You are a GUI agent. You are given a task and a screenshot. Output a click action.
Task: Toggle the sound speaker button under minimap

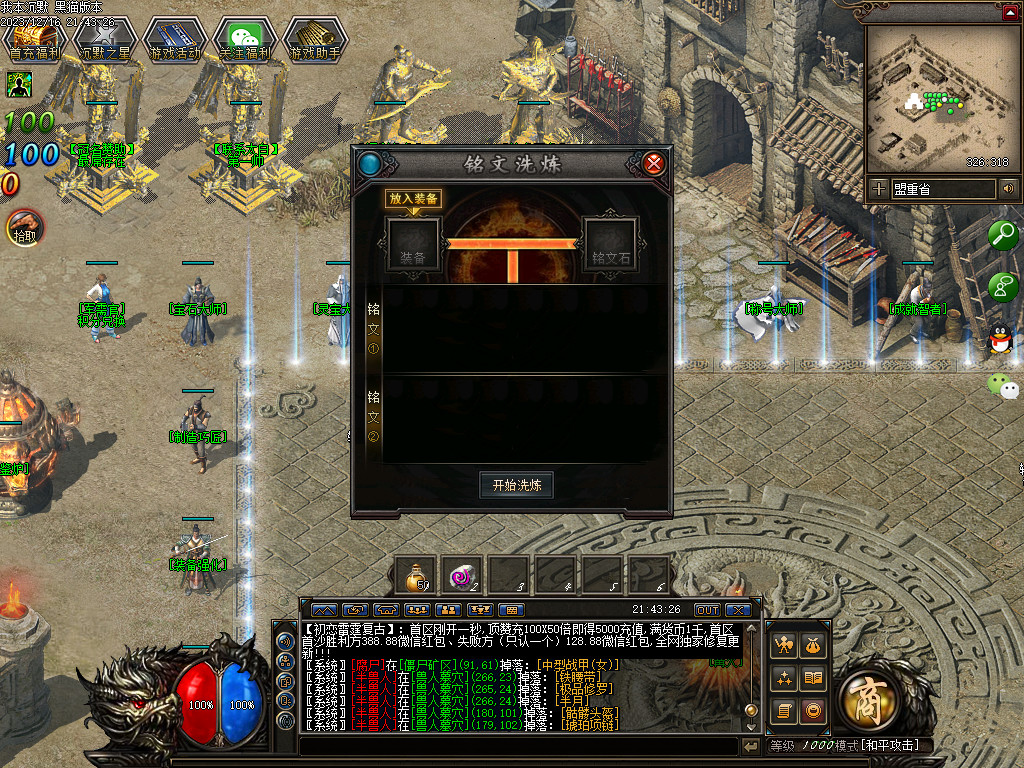pos(1009,188)
